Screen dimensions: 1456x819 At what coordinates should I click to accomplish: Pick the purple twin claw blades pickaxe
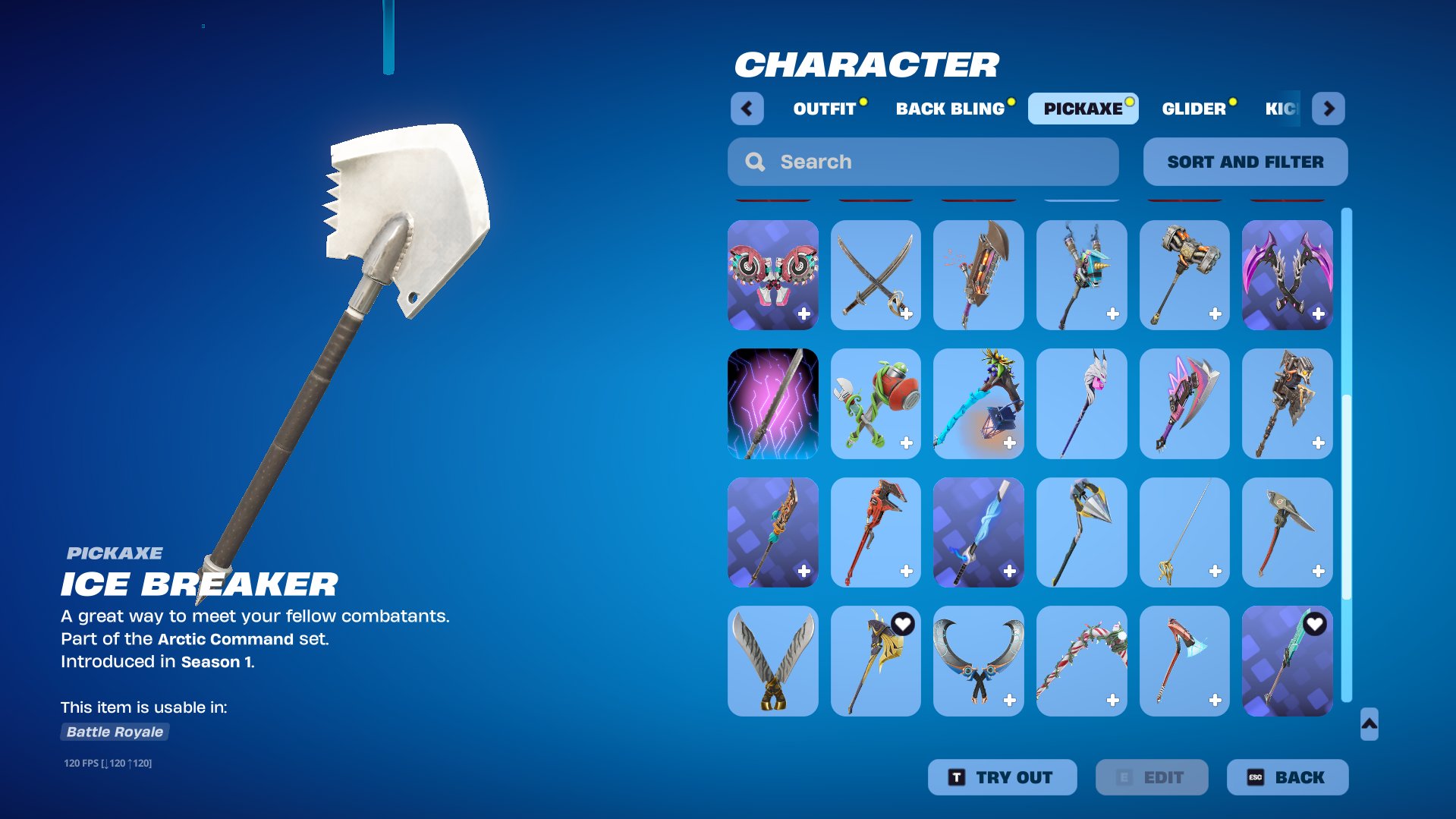click(1287, 275)
